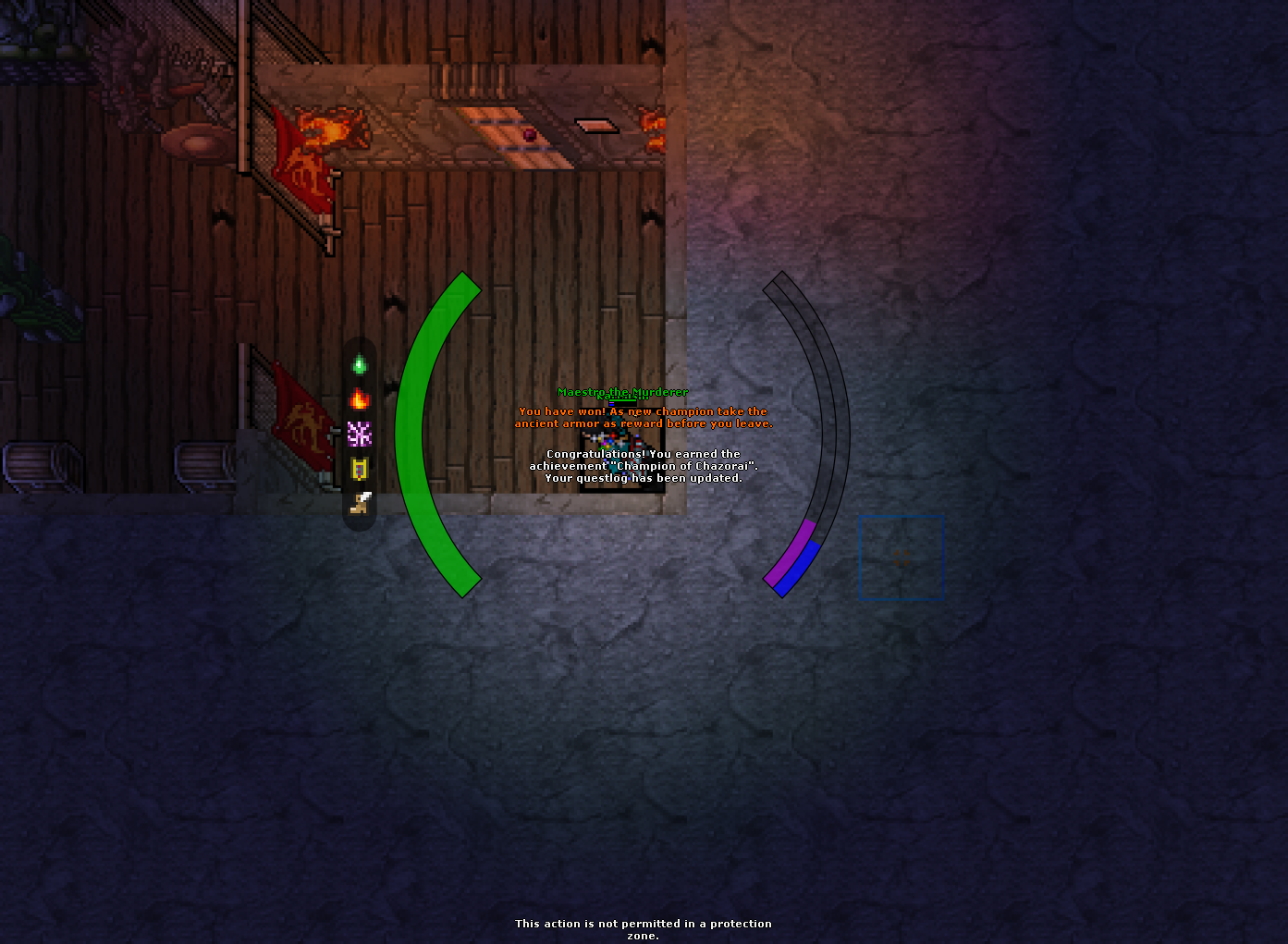
Task: Toggle the haste indicator at column bottom
Action: pos(361,504)
